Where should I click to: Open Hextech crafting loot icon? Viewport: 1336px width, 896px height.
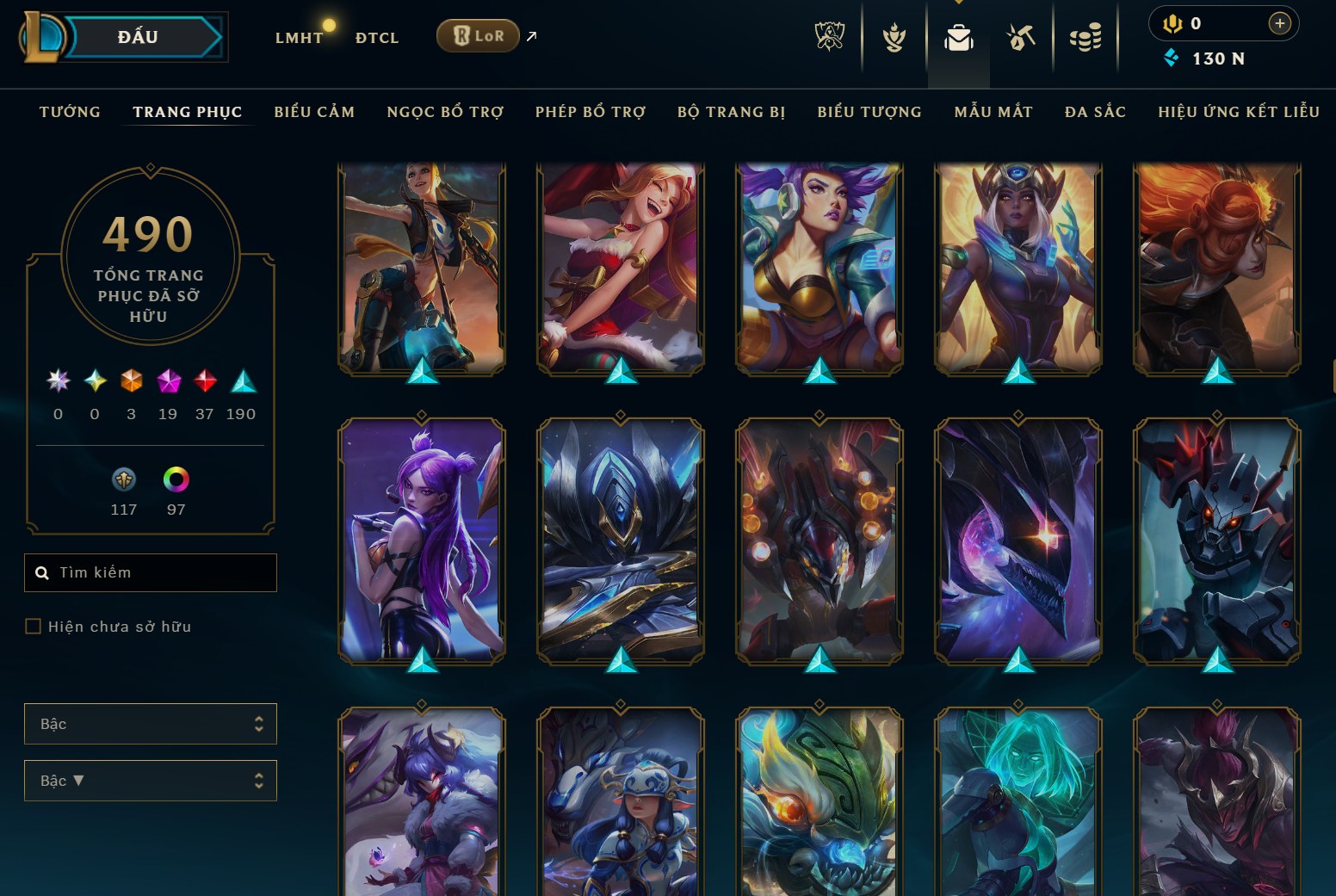1020,36
